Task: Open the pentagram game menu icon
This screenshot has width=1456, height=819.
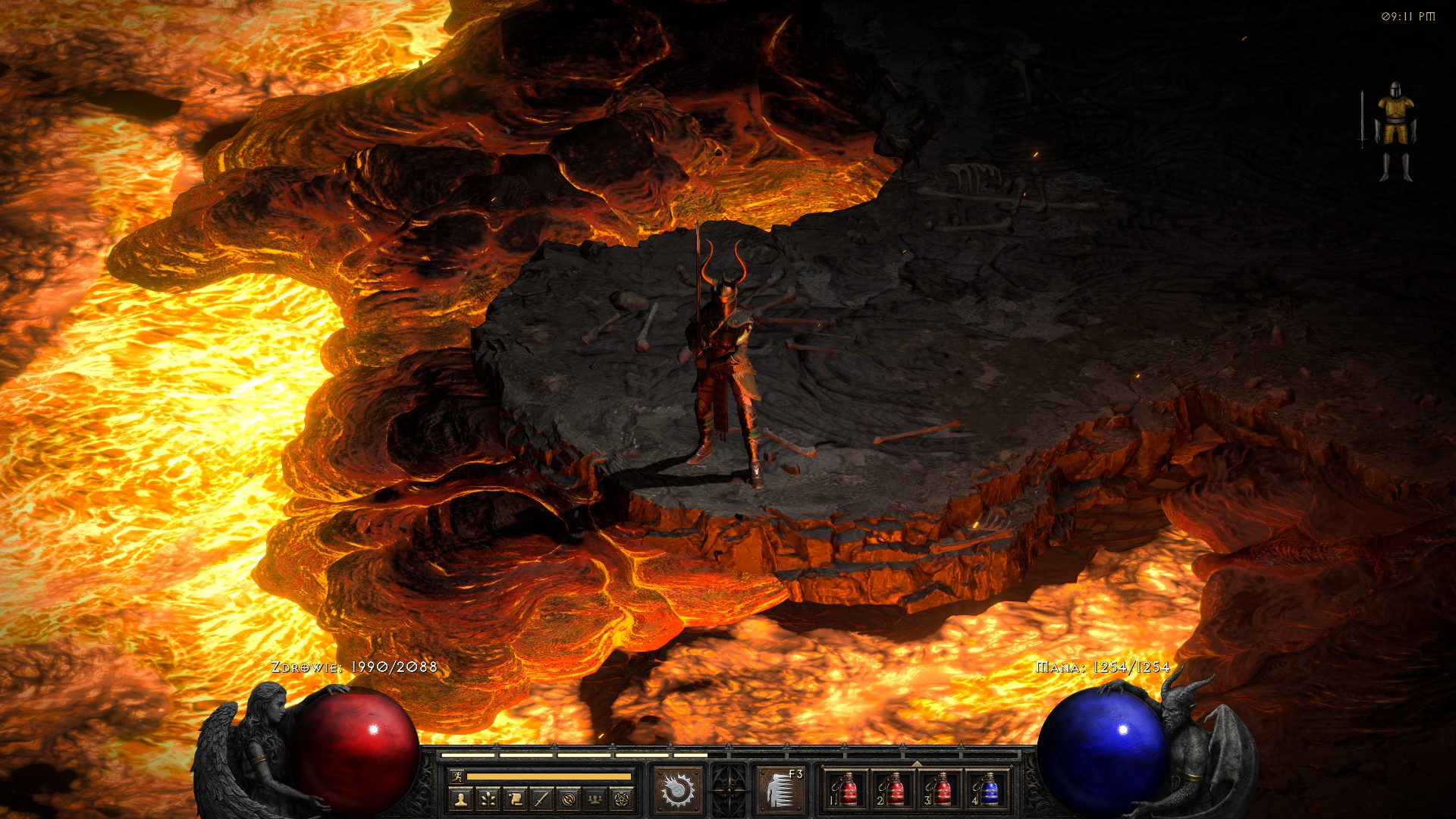Action: point(622,799)
